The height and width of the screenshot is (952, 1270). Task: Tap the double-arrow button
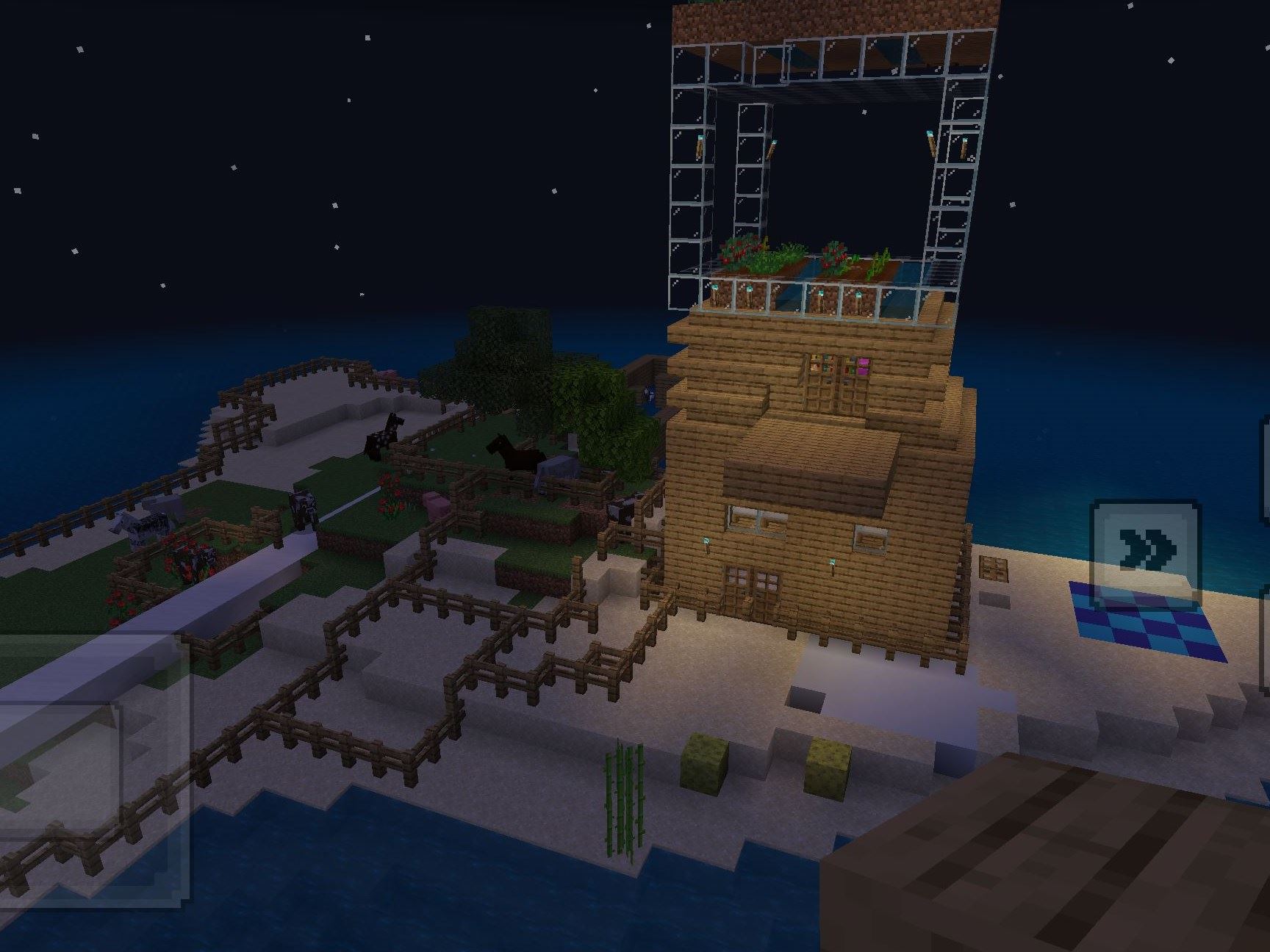[x=1146, y=549]
